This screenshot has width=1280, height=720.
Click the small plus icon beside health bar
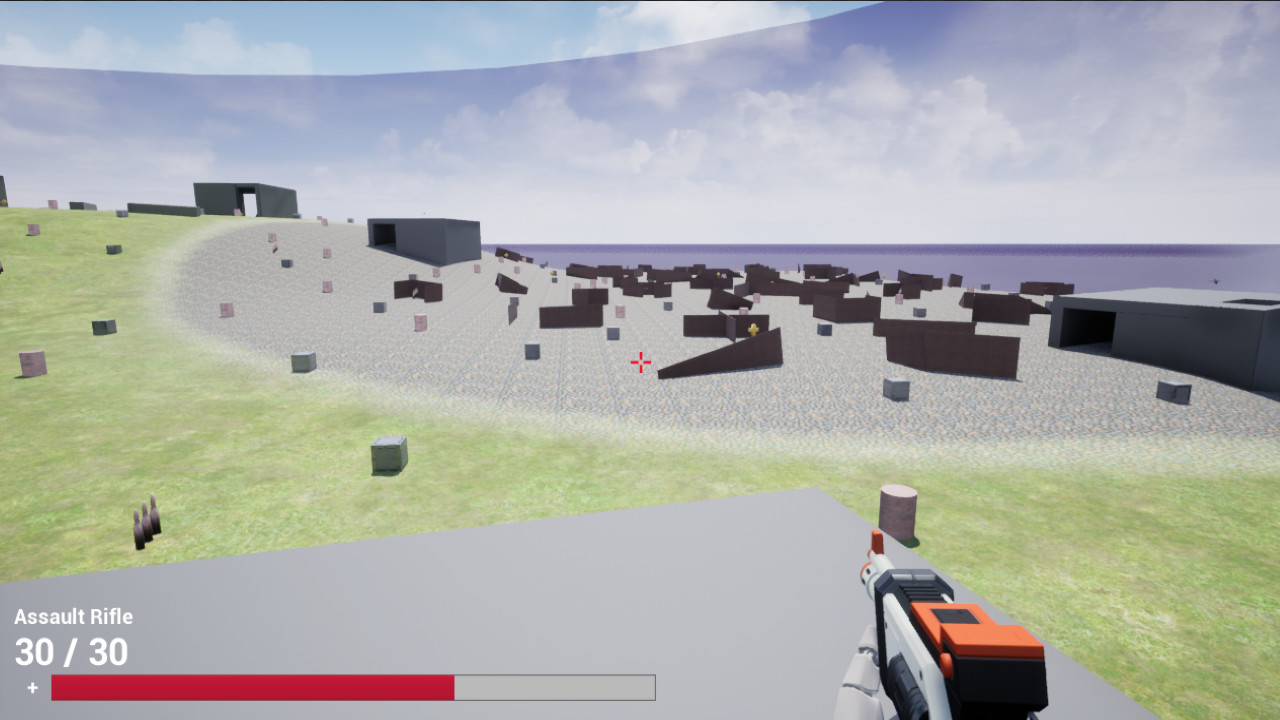coord(31,687)
